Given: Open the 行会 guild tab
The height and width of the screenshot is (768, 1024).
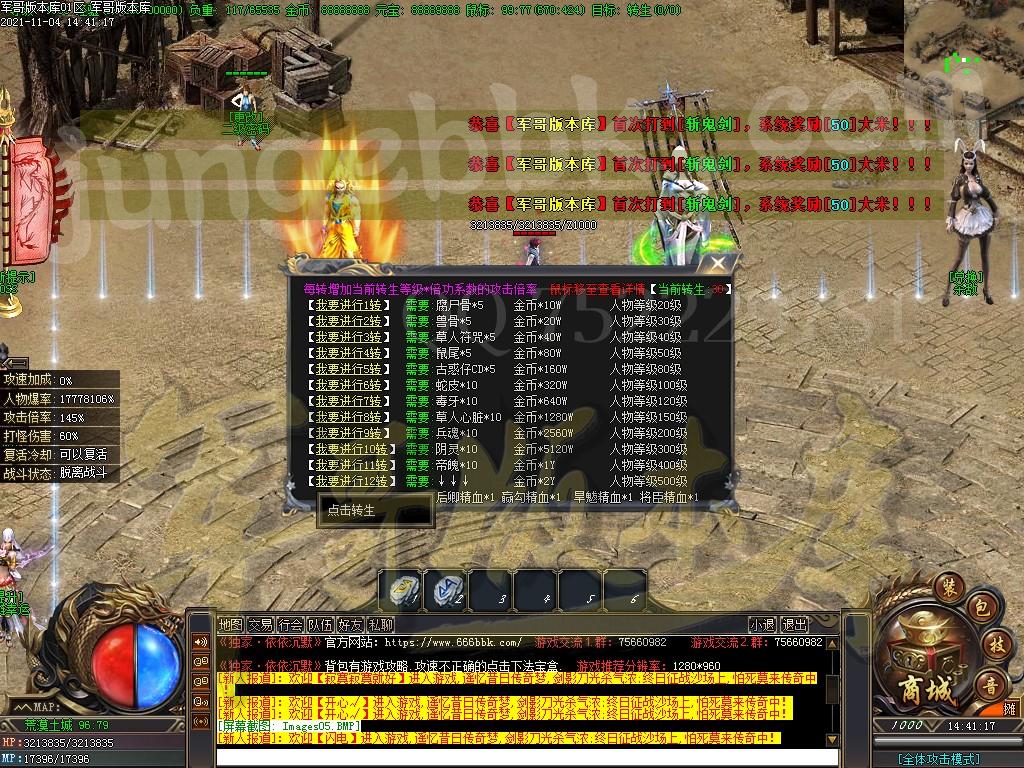Looking at the screenshot, I should click(291, 624).
